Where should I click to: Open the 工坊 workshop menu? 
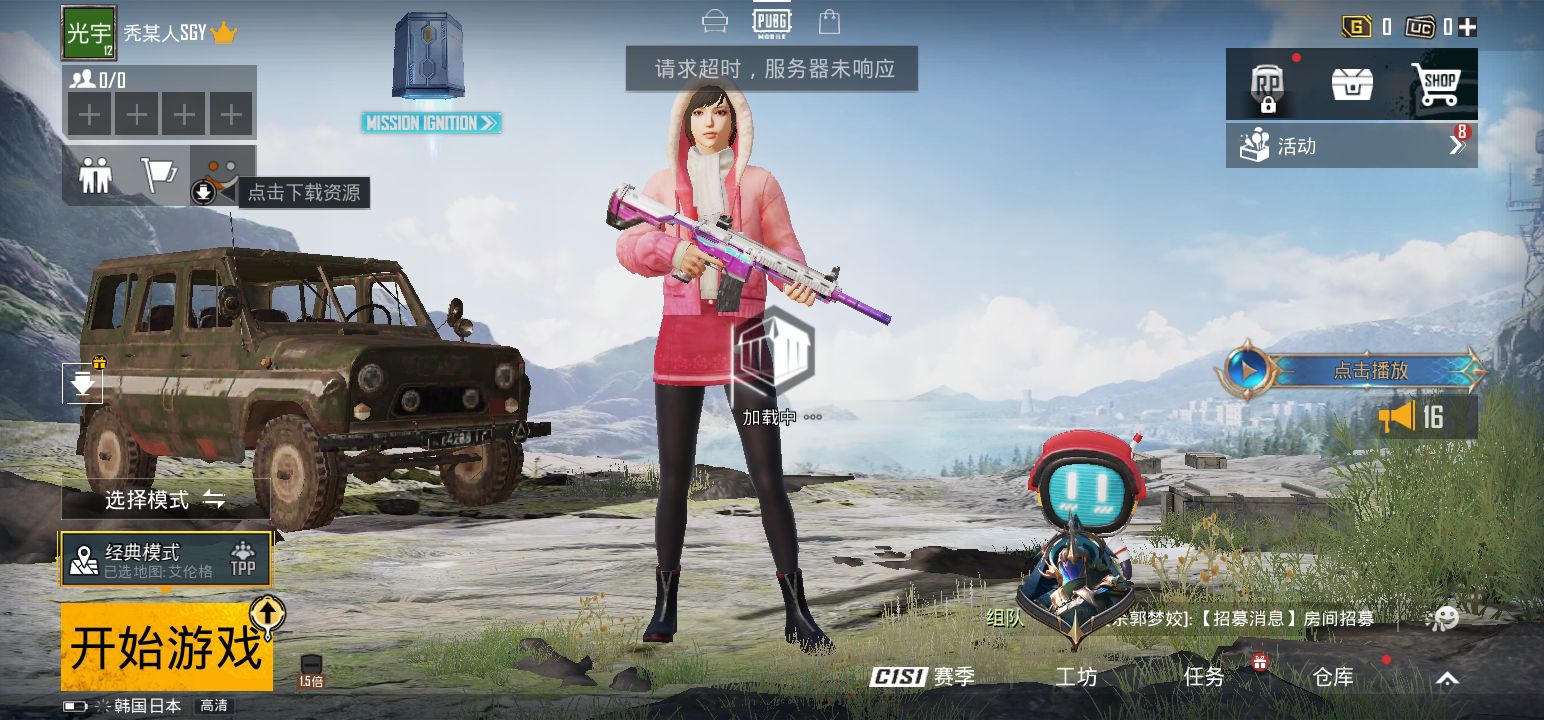[x=1076, y=677]
